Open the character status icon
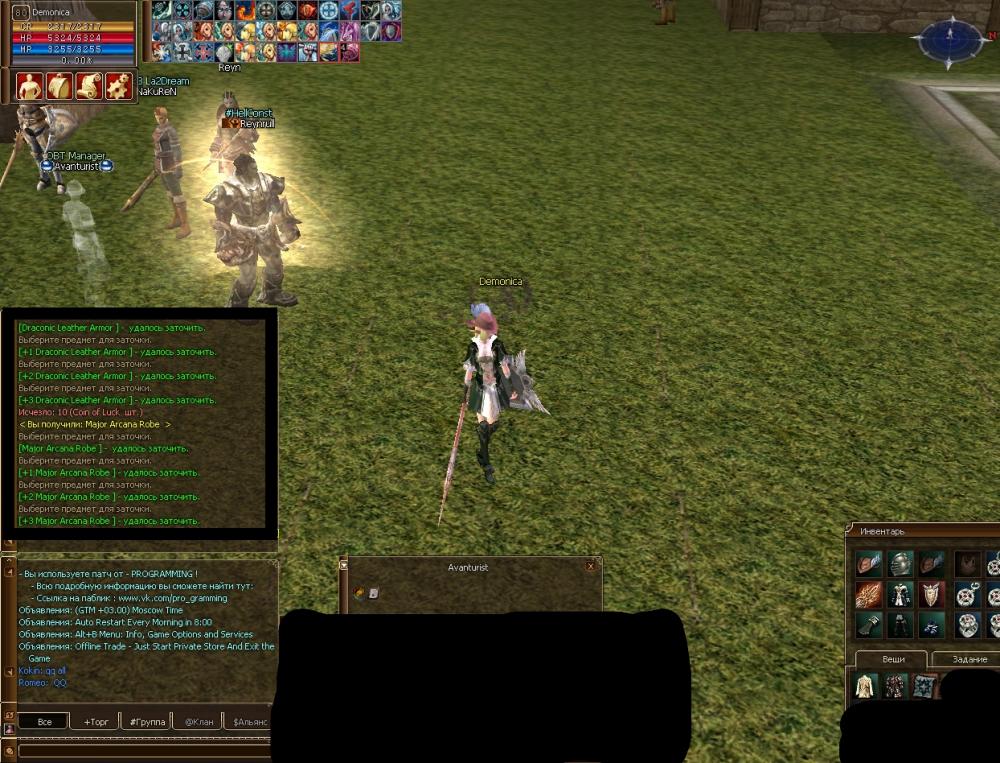 30,86
